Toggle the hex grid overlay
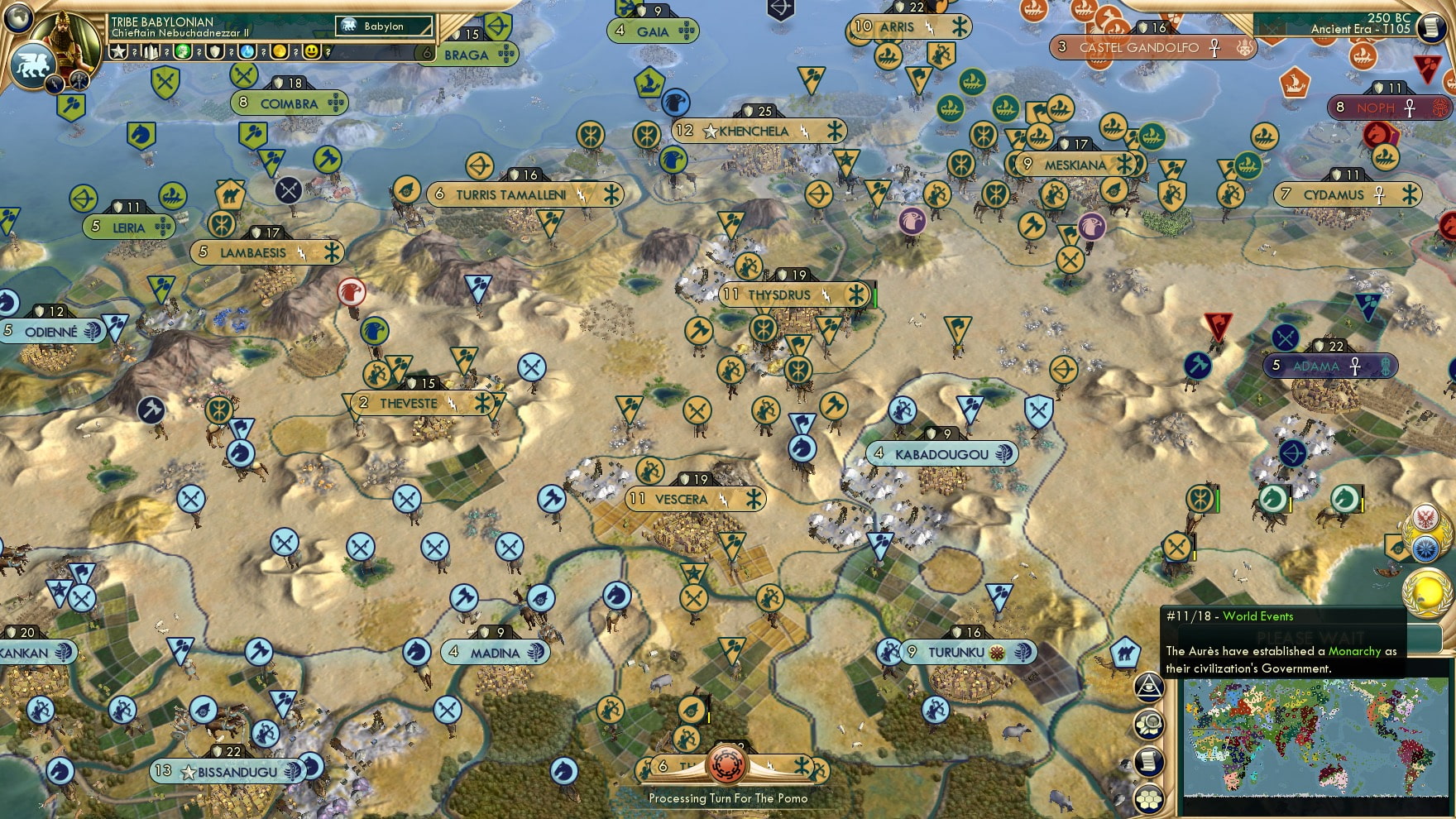Image resolution: width=1456 pixels, height=819 pixels. [1149, 799]
